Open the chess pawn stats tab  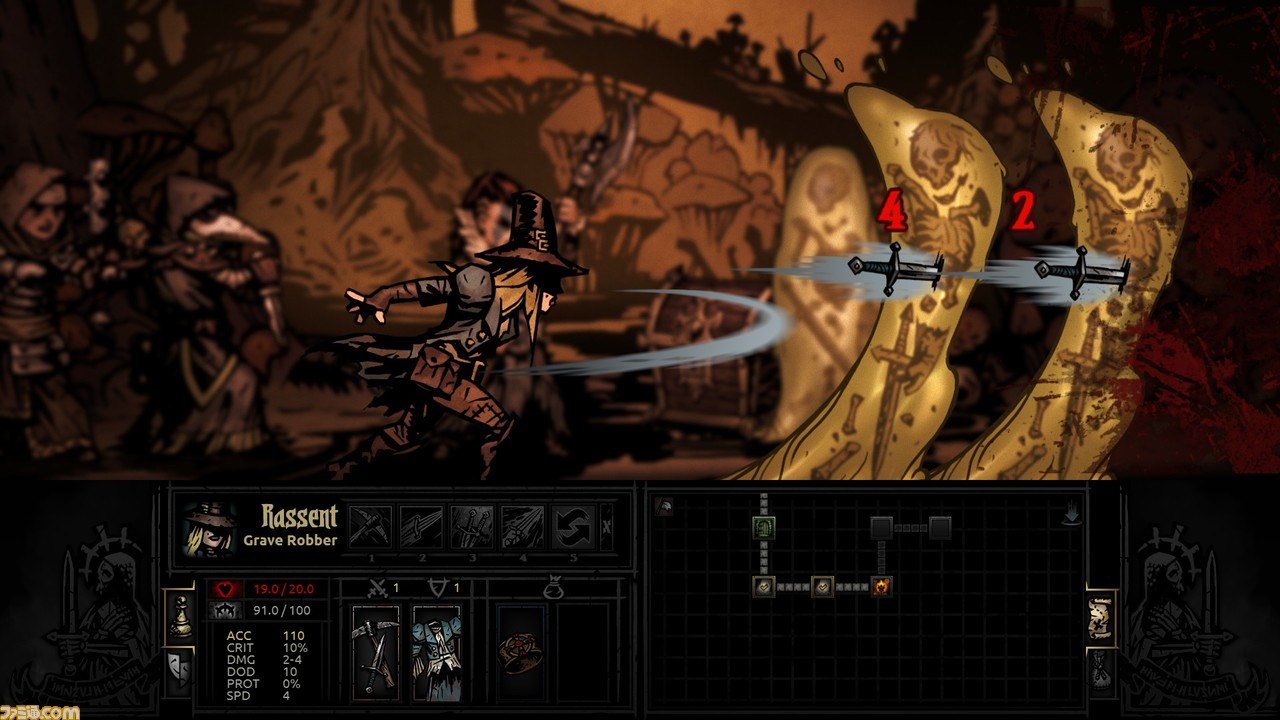pyautogui.click(x=179, y=616)
